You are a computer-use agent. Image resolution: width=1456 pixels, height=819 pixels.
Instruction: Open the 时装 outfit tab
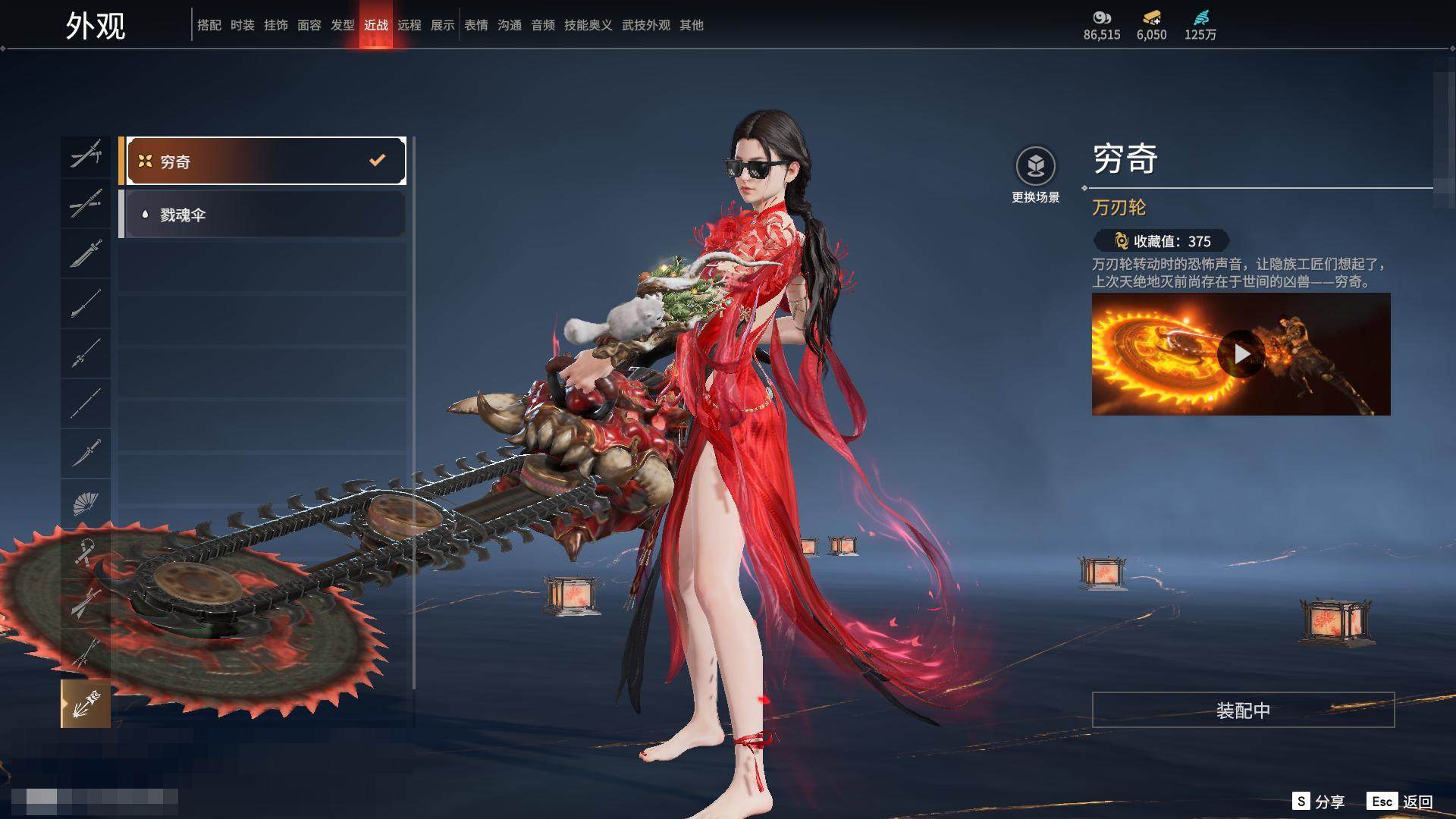[x=242, y=25]
